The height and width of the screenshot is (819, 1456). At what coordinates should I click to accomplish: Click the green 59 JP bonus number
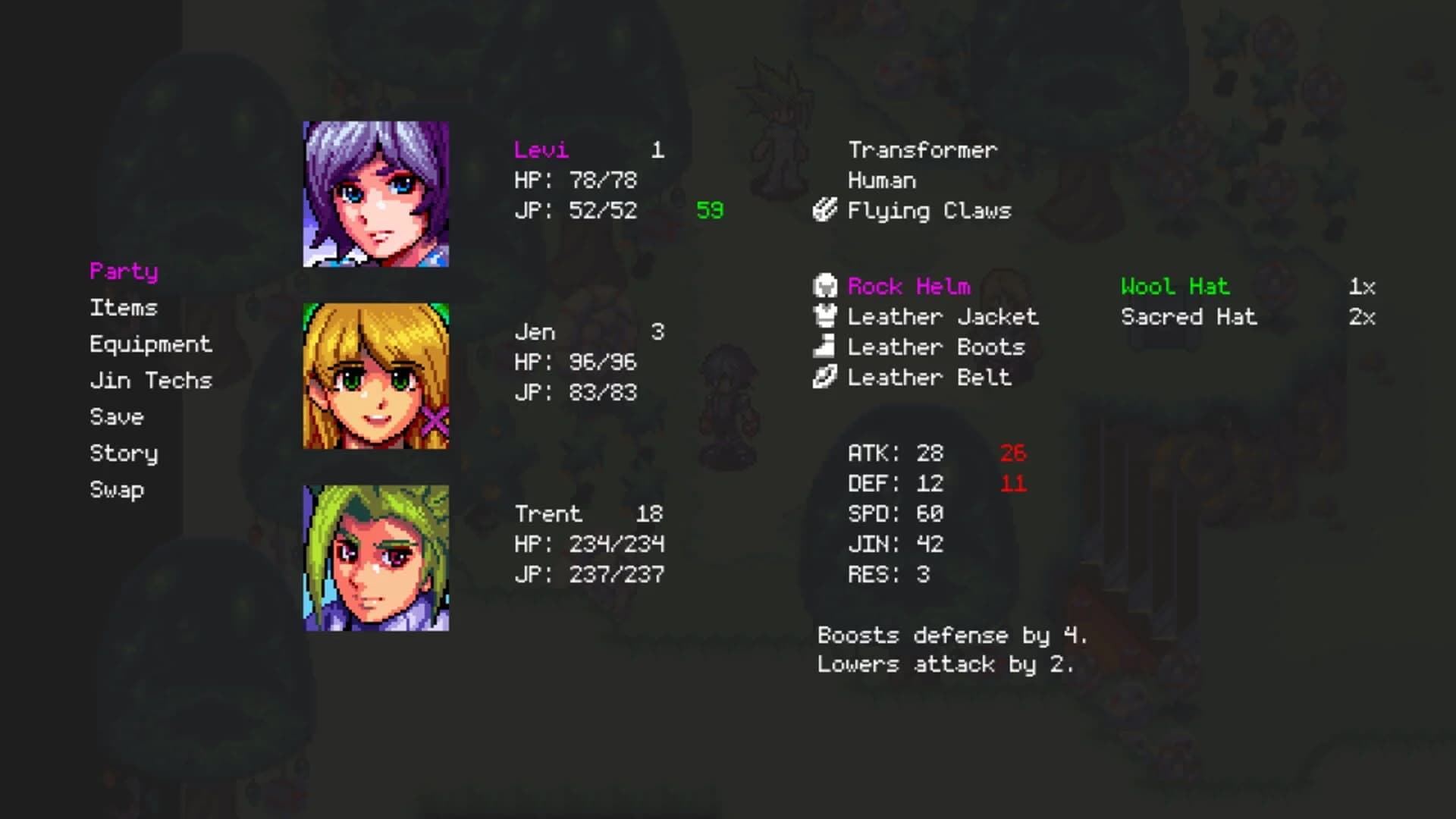point(710,211)
